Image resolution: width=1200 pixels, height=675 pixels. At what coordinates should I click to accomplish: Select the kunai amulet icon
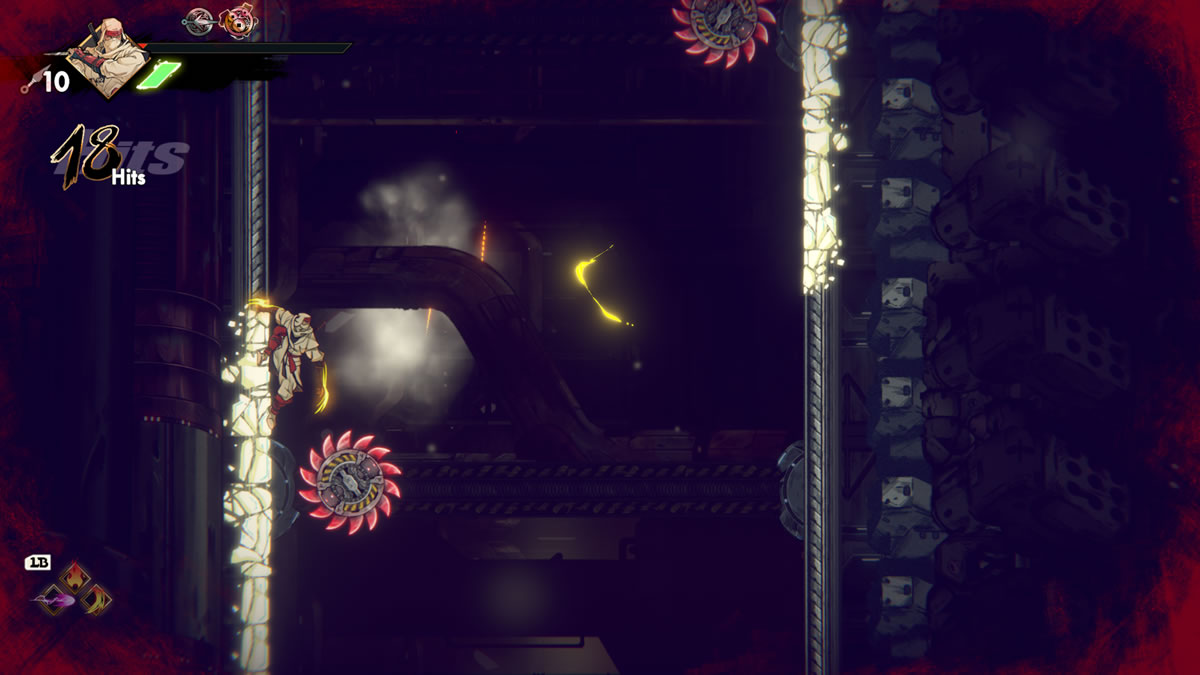click(200, 20)
